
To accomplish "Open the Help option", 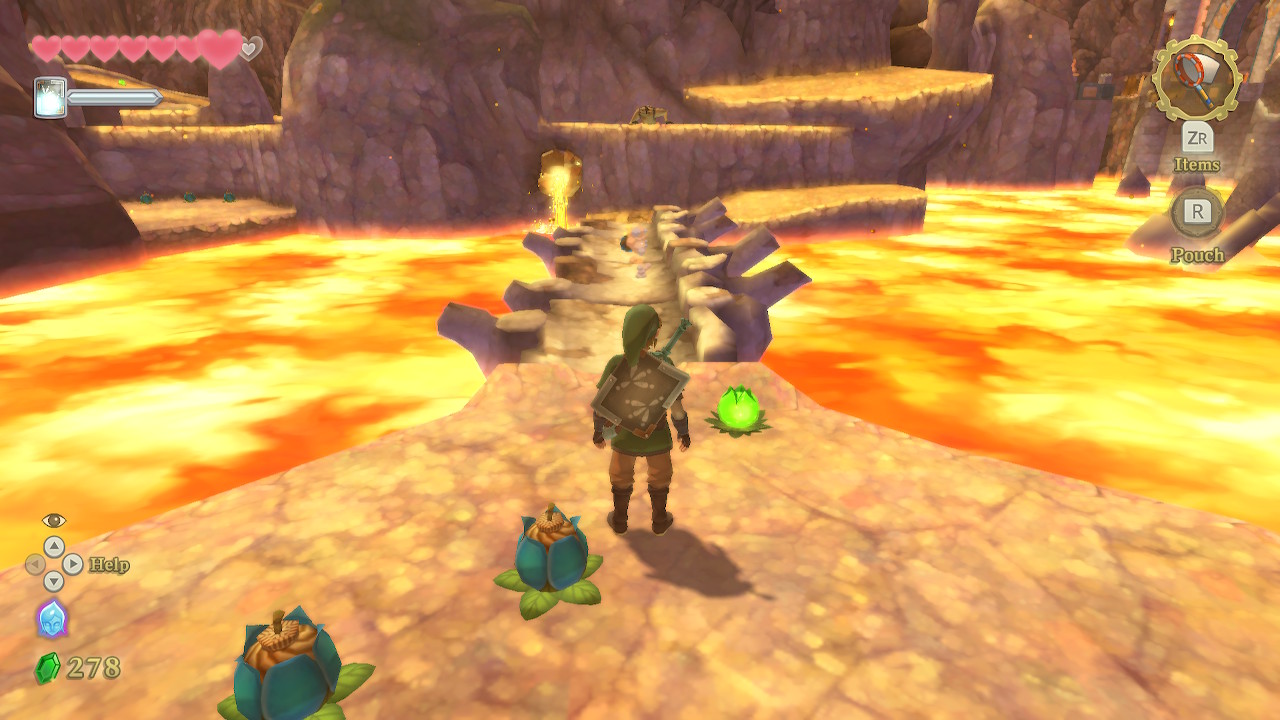I will pos(109,565).
